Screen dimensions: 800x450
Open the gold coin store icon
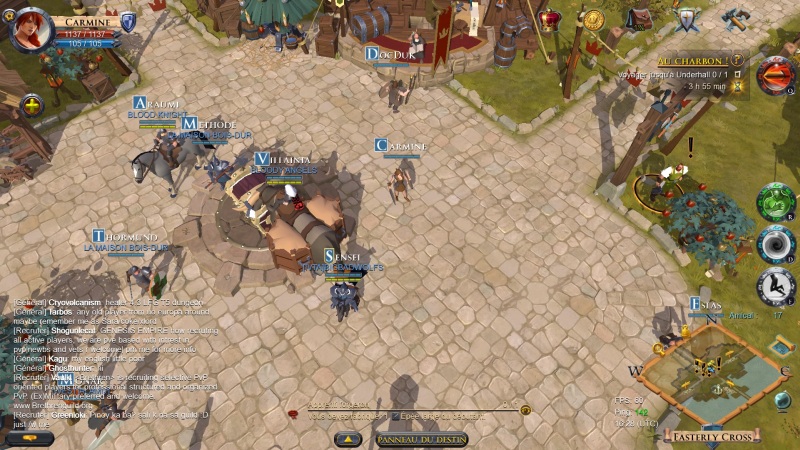pyautogui.click(x=593, y=19)
